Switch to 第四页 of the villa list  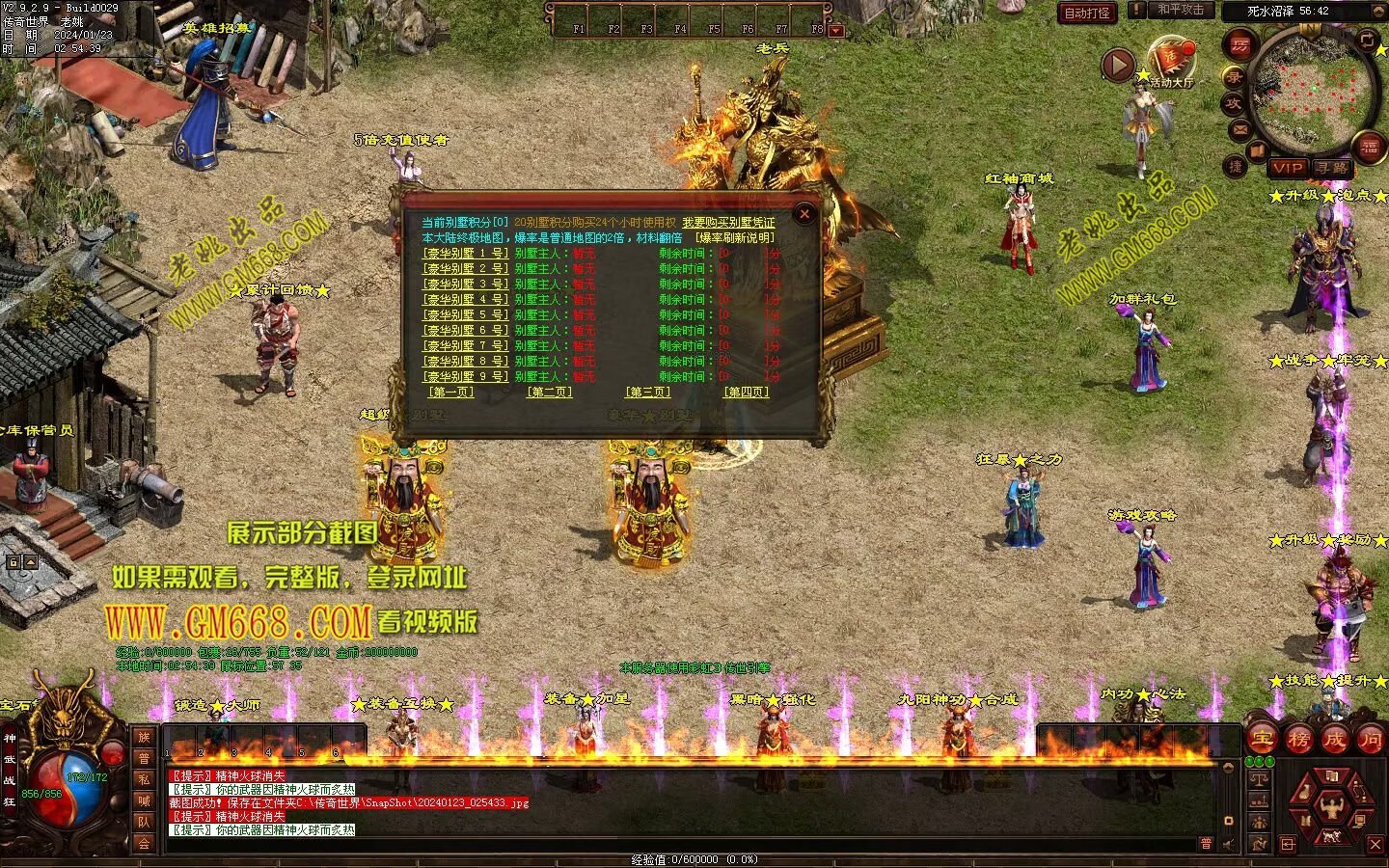click(747, 393)
